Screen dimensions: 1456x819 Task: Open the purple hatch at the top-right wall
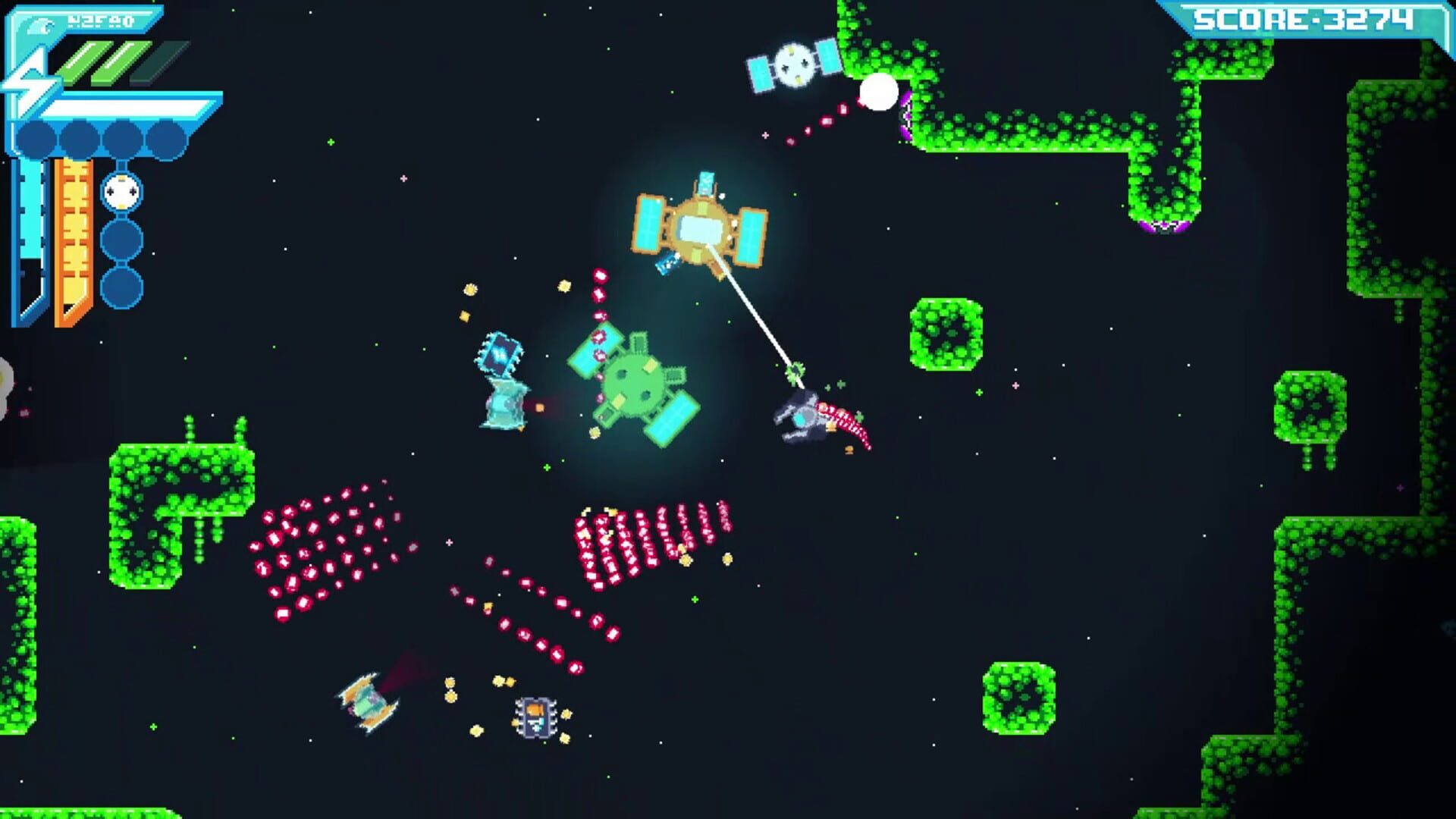905,115
